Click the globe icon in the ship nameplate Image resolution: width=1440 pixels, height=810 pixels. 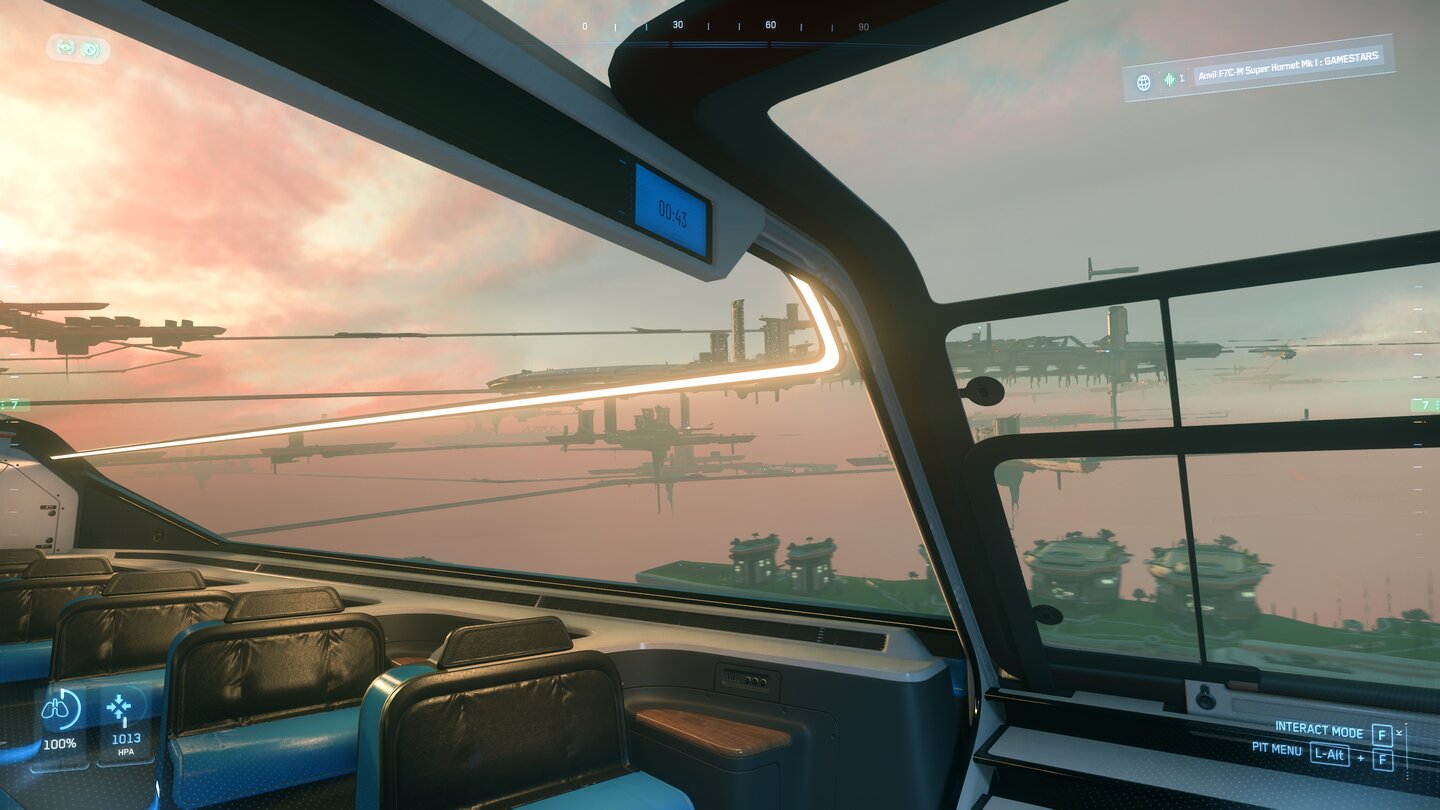point(1143,81)
